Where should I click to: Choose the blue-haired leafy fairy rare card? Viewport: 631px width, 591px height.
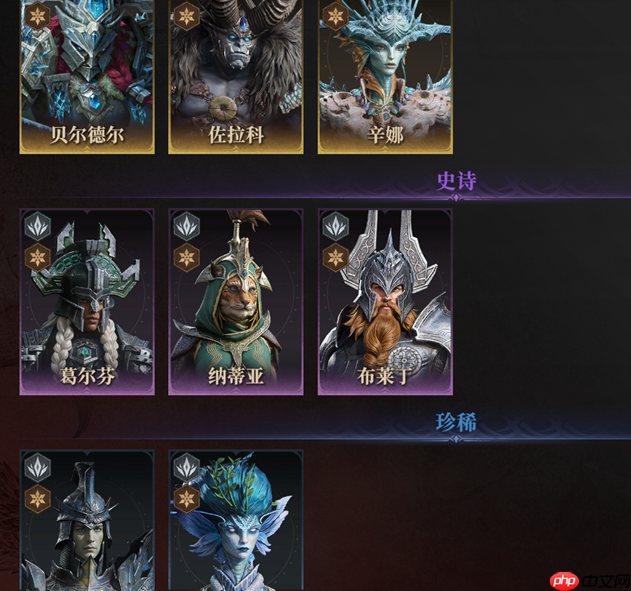[236, 521]
